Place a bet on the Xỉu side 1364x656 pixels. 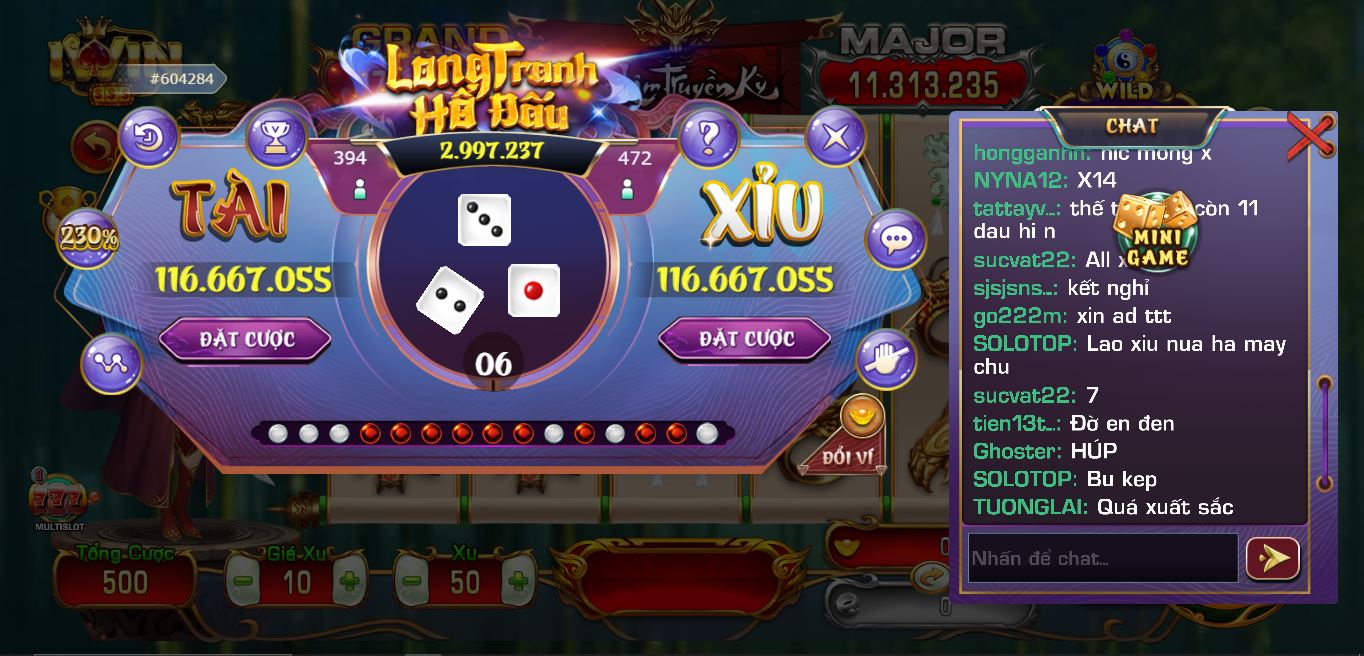click(745, 340)
